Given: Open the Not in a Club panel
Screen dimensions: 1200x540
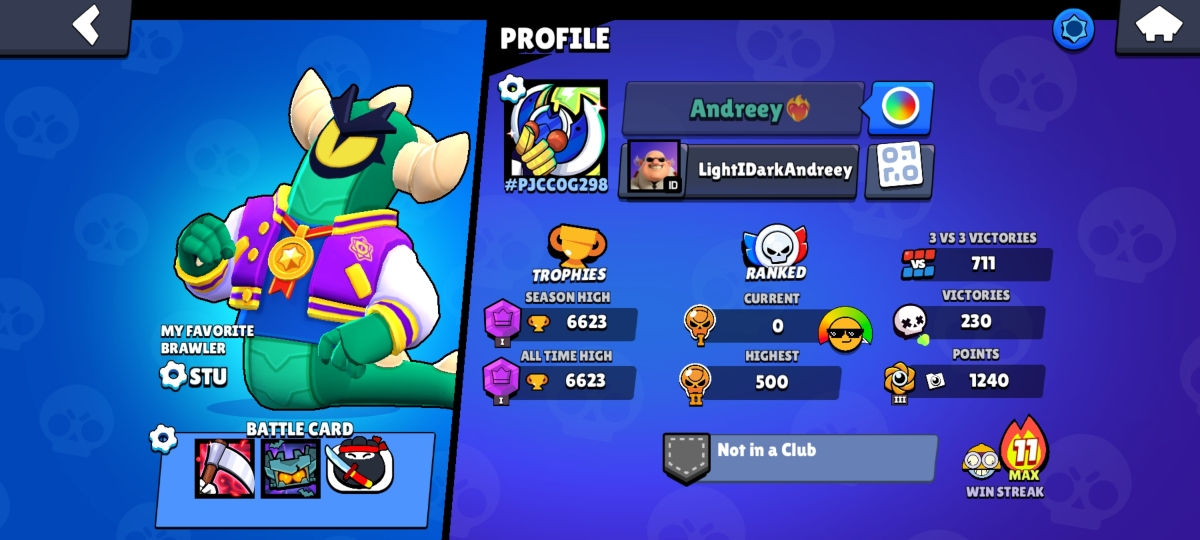Looking at the screenshot, I should coord(800,457).
